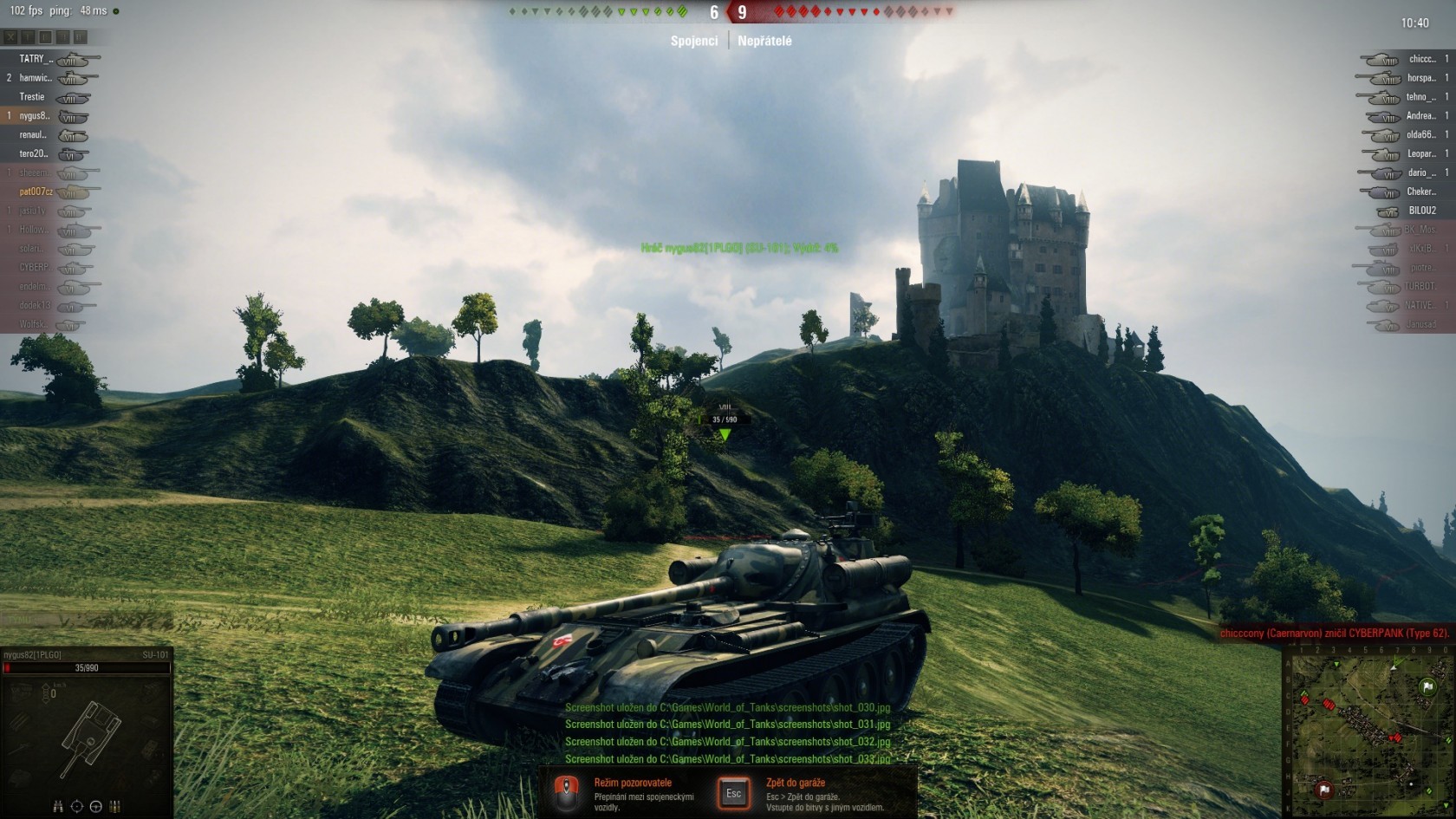
Task: Click the binoculars crew icon in damage panel
Action: click(58, 807)
